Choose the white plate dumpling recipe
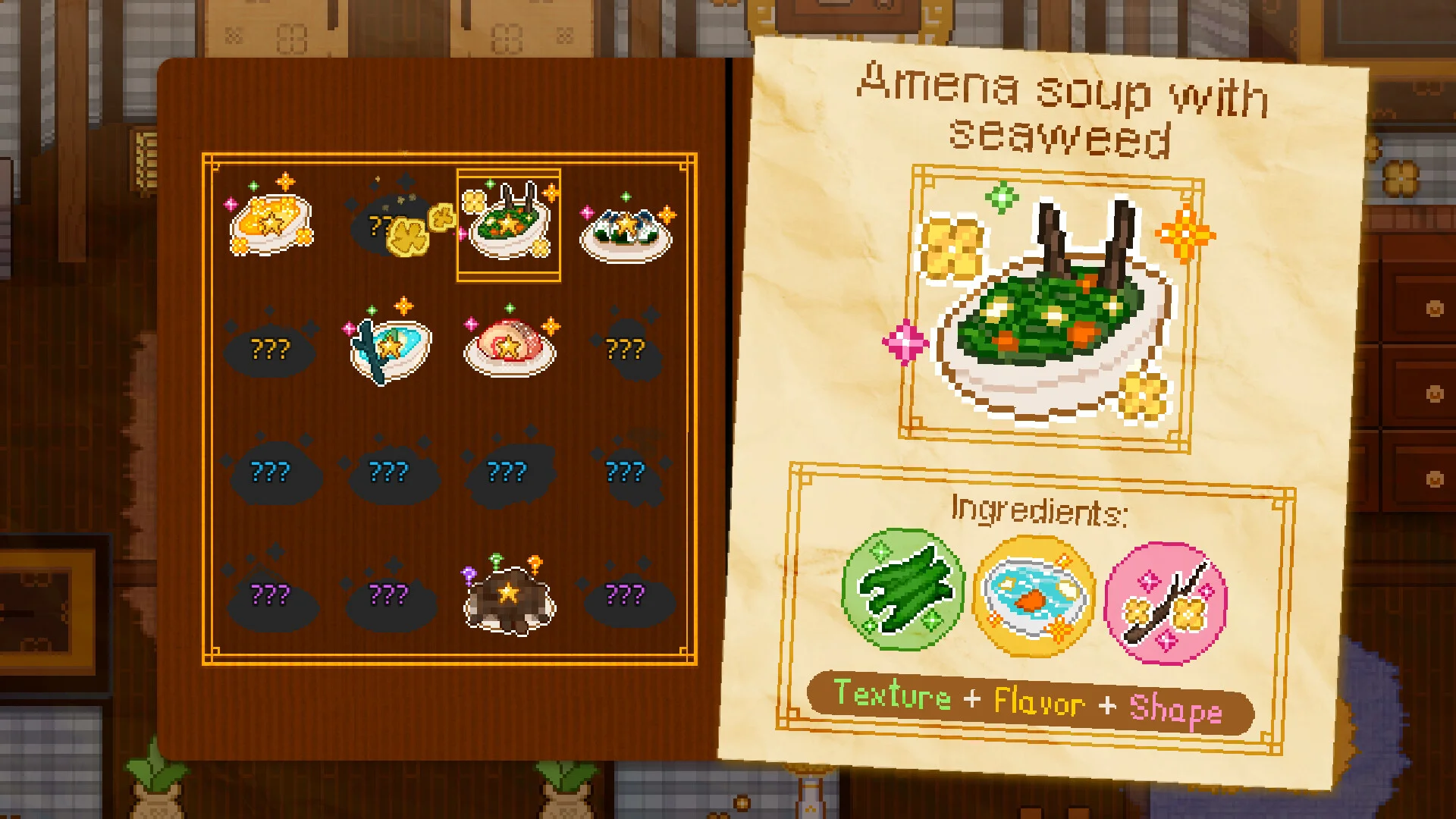The height and width of the screenshot is (819, 1456). [626, 230]
